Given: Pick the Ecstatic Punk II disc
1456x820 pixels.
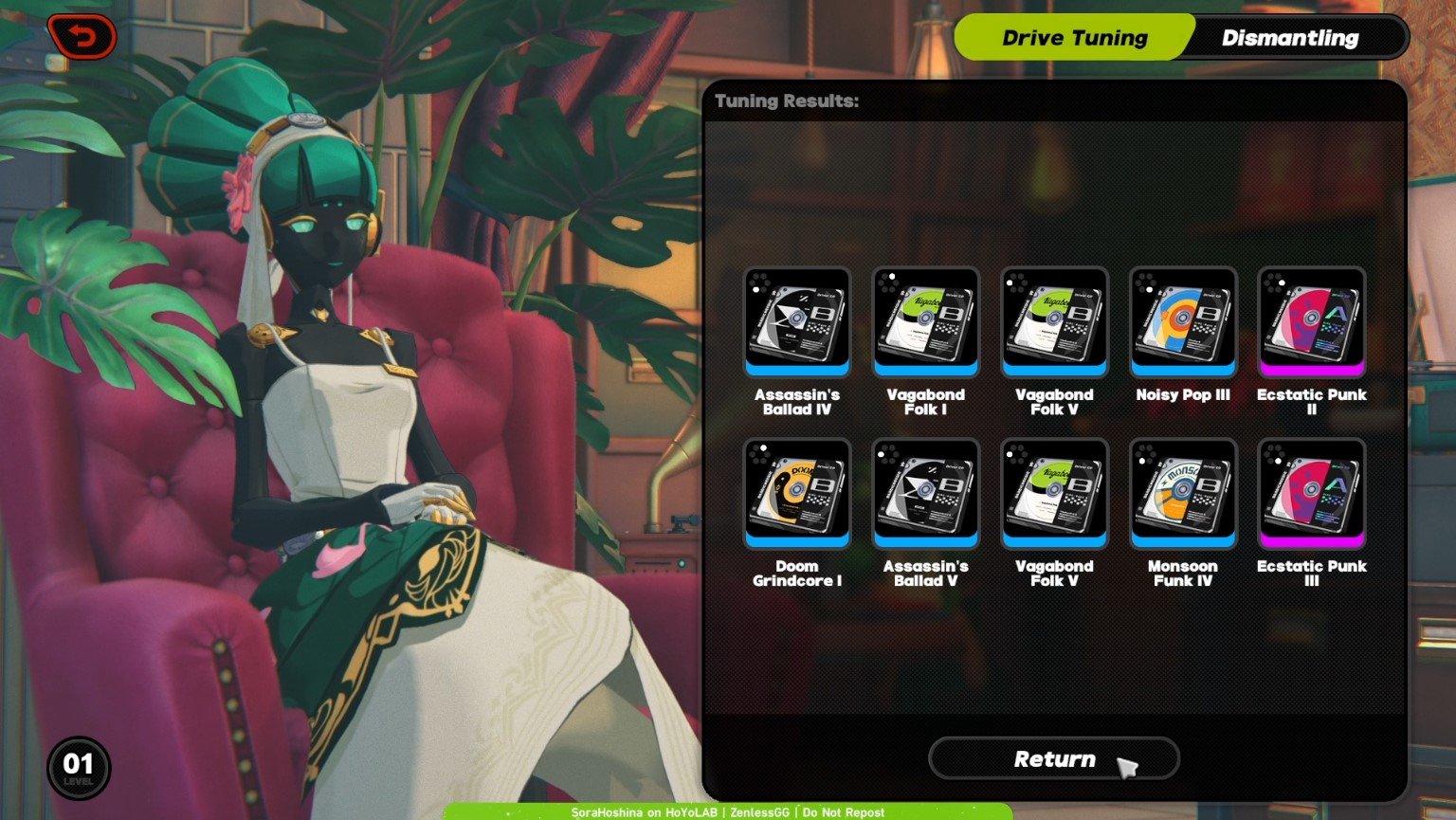Looking at the screenshot, I should (x=1312, y=321).
